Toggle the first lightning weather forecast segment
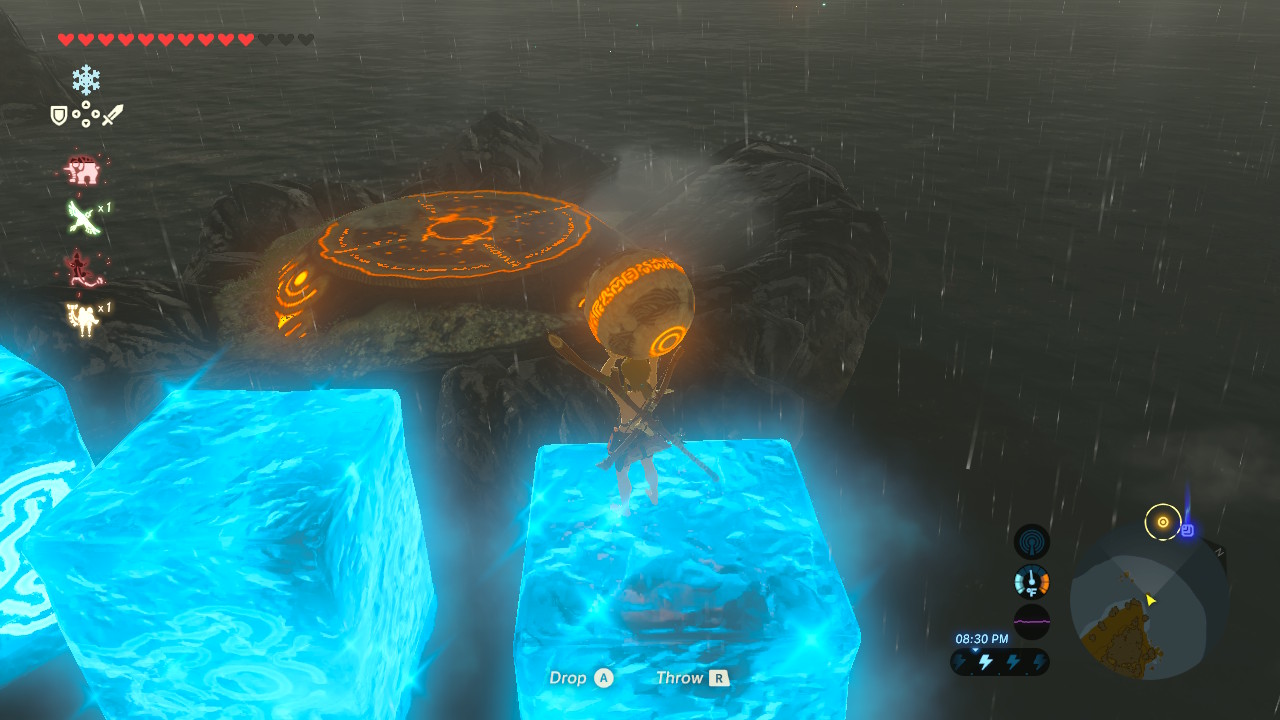The image size is (1280, 720). (x=960, y=661)
